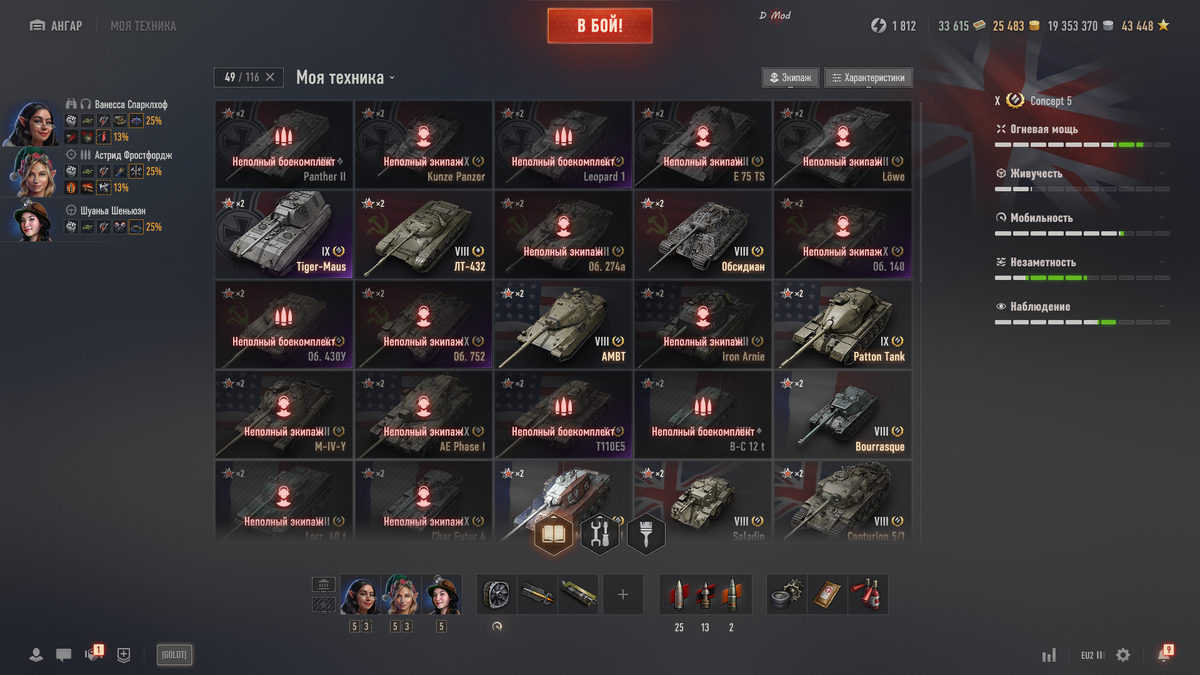This screenshot has height=675, width=1200.
Task: Open the paintbrush customization icon
Action: (x=646, y=534)
